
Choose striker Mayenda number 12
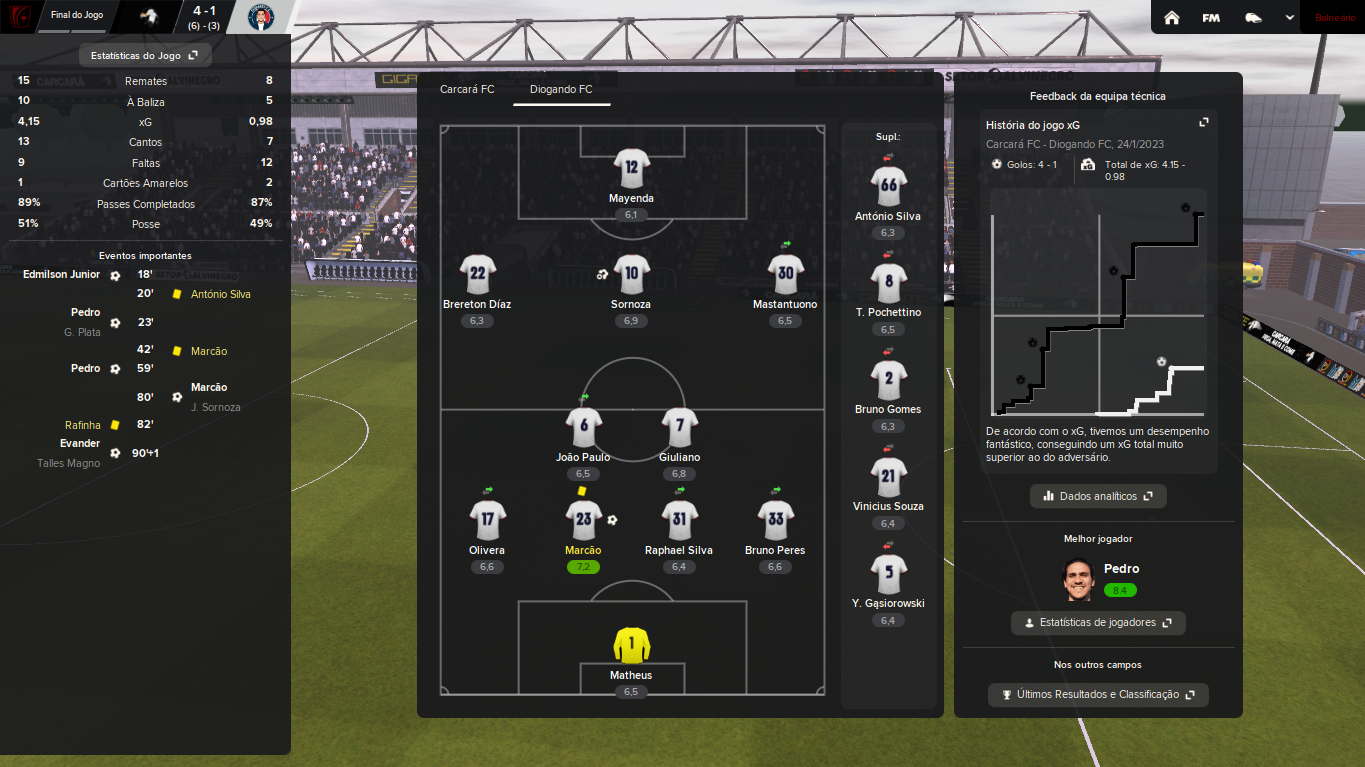point(631,169)
